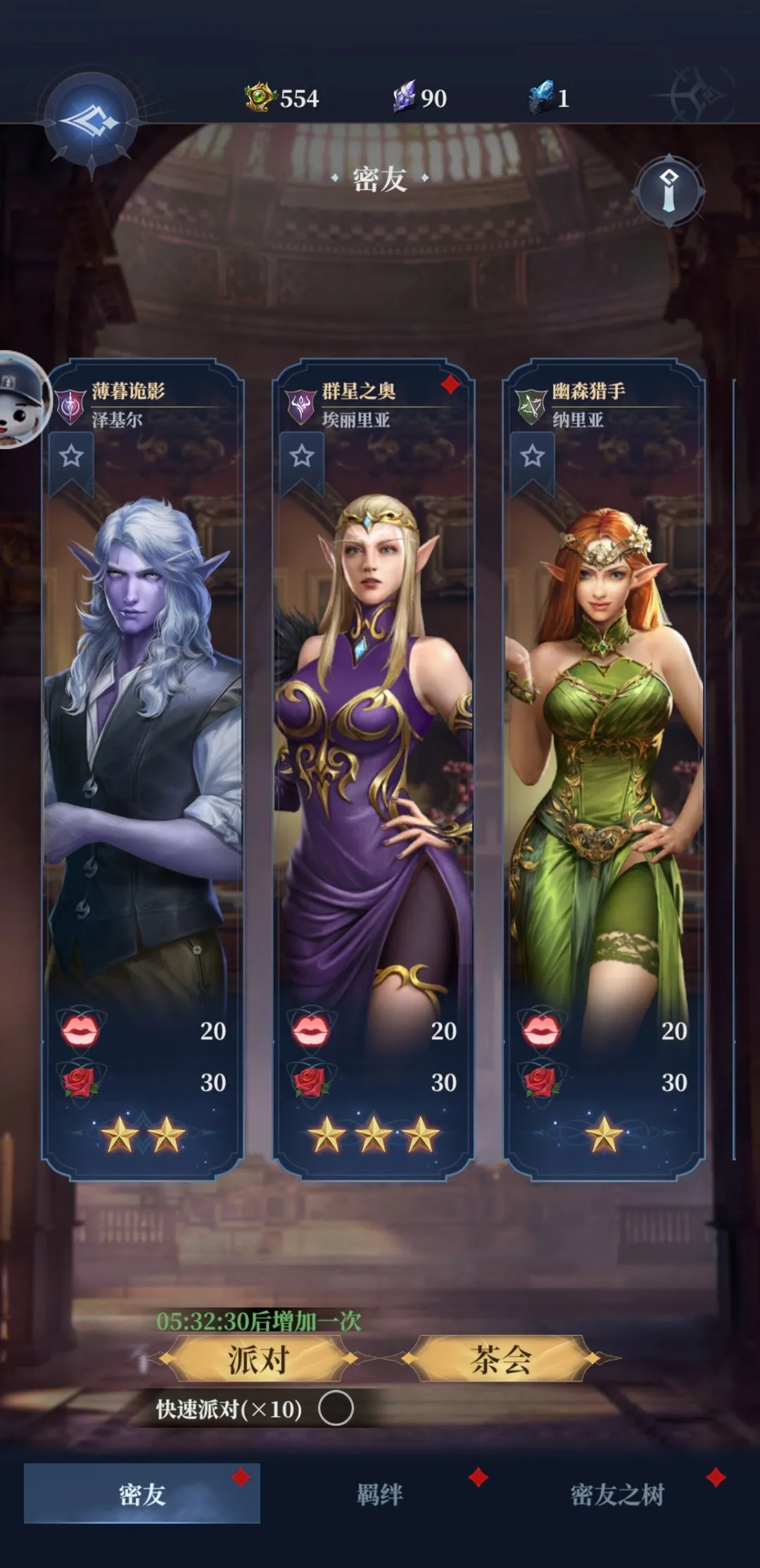
Task: Select the 薄暮诡影 泽基尔 confidant card
Action: pos(142,739)
